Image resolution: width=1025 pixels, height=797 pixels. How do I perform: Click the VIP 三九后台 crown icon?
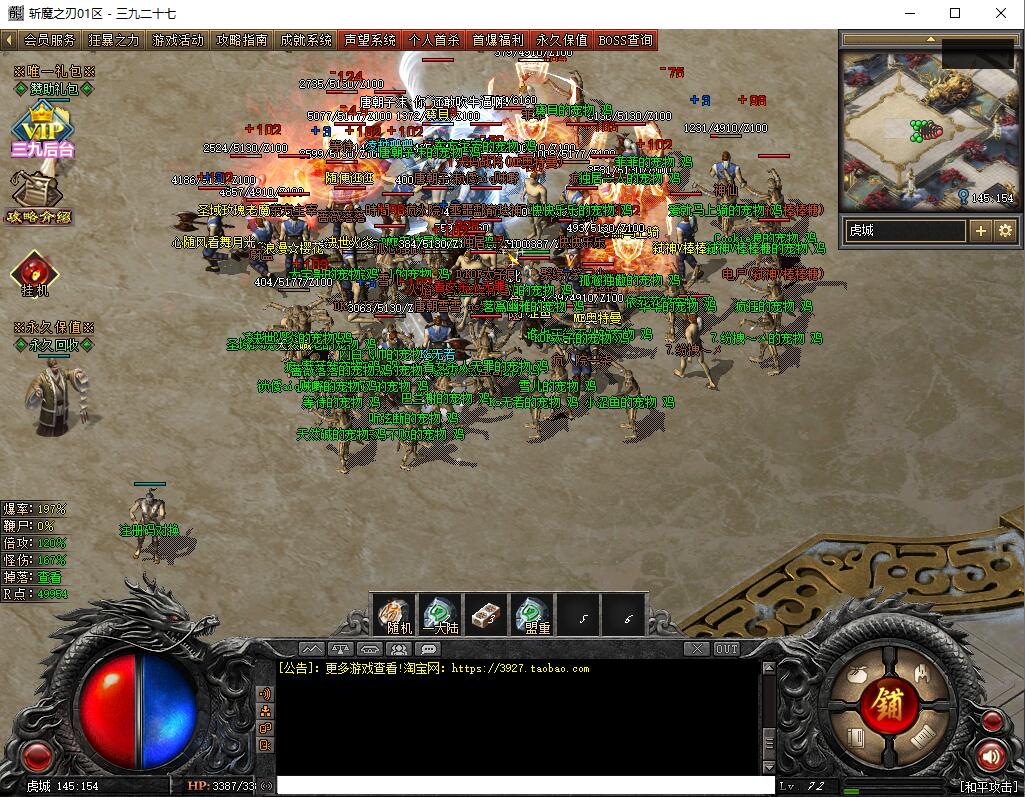tap(42, 129)
